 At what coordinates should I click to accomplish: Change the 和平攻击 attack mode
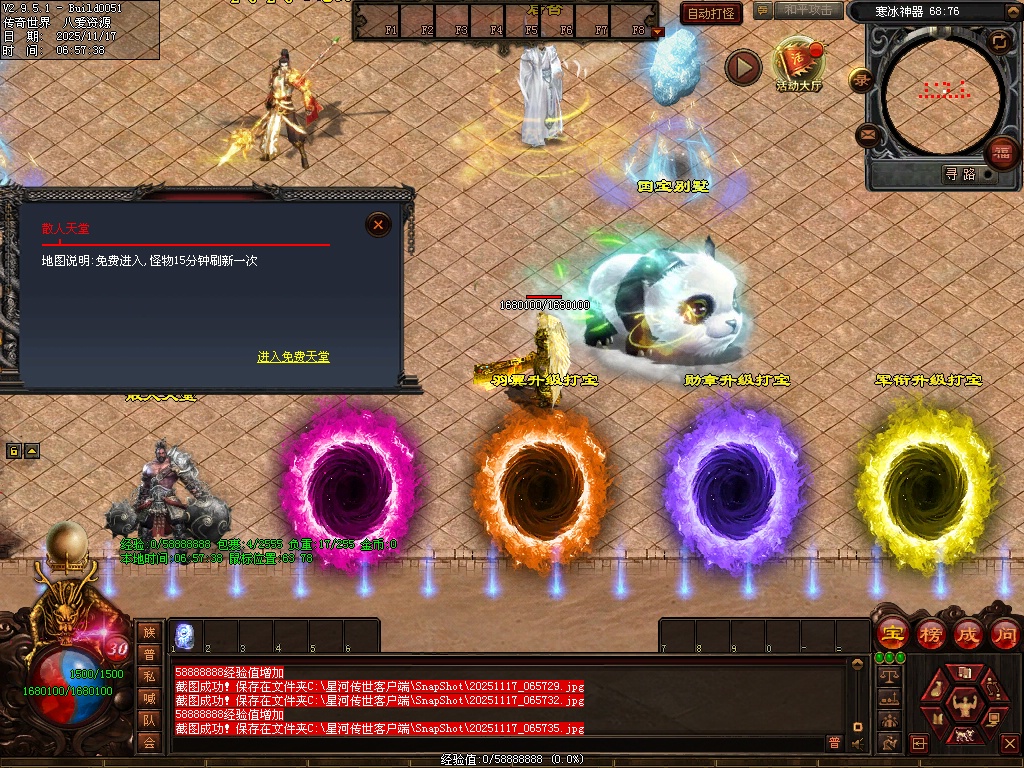[808, 11]
